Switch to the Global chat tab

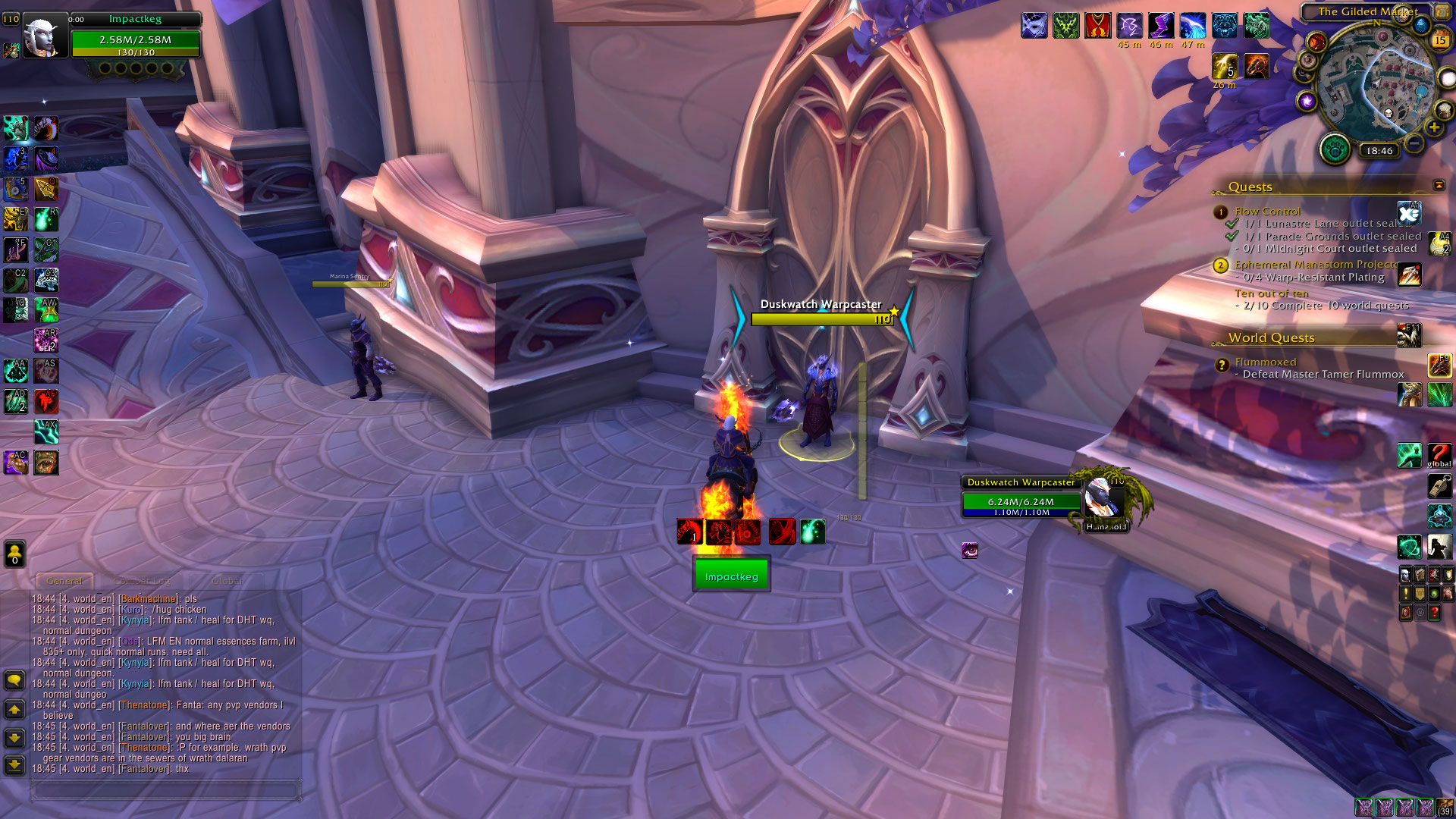[x=226, y=581]
